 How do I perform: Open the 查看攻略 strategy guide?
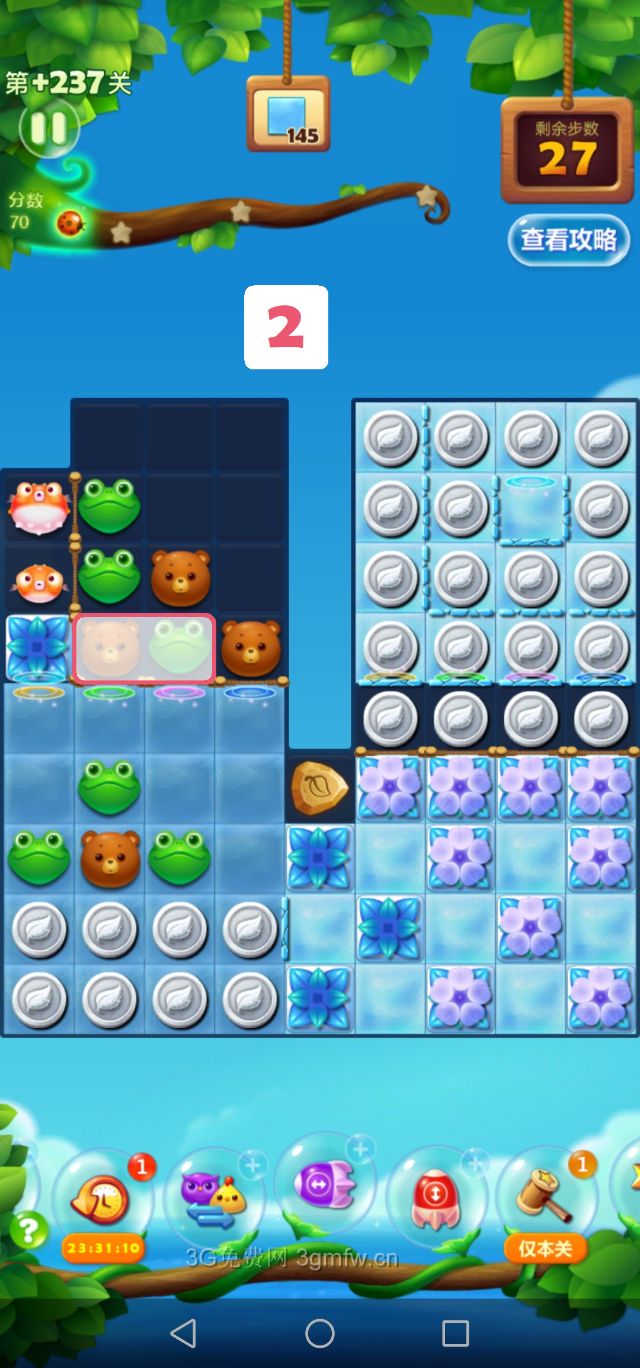click(x=568, y=240)
